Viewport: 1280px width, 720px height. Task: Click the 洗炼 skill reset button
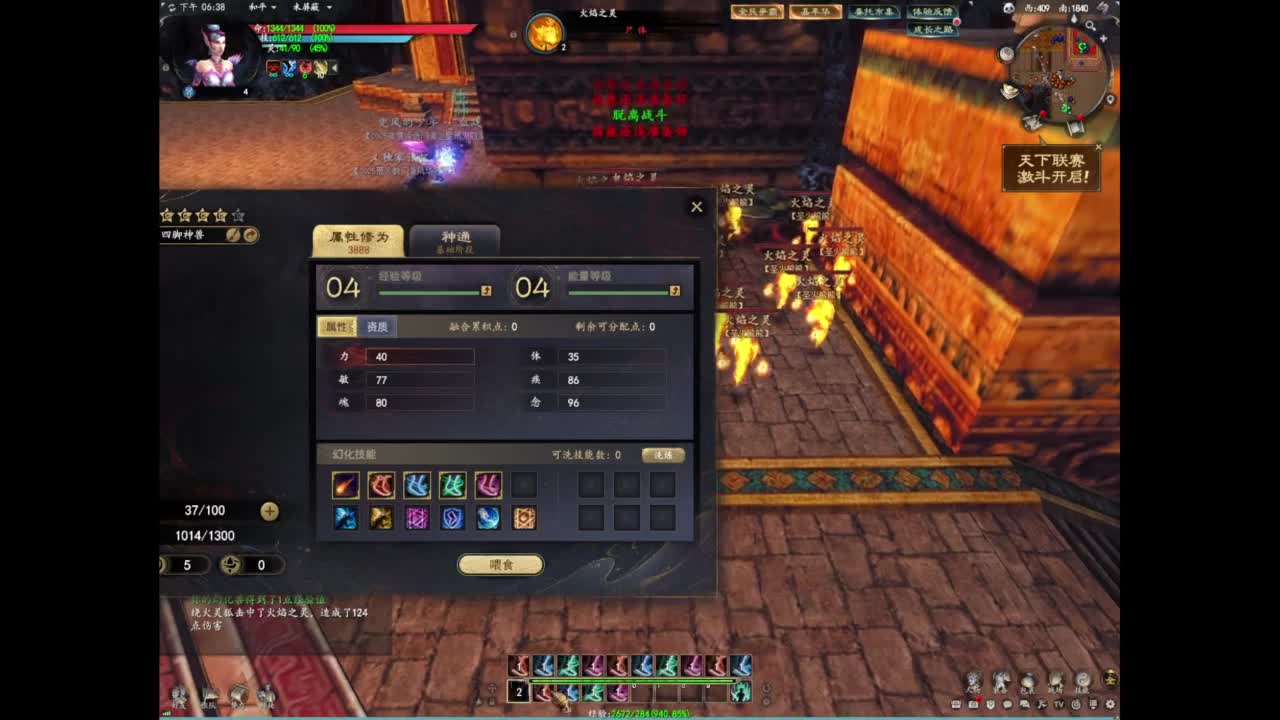coord(662,454)
